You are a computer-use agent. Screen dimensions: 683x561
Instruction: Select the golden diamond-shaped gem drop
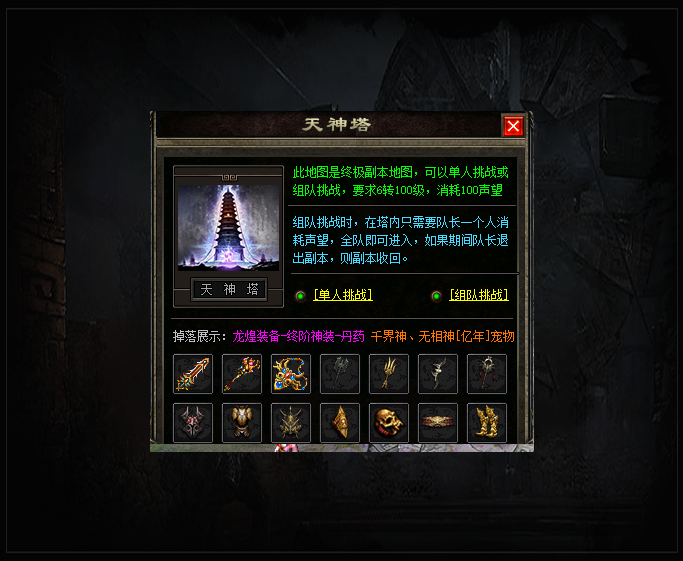[340, 423]
